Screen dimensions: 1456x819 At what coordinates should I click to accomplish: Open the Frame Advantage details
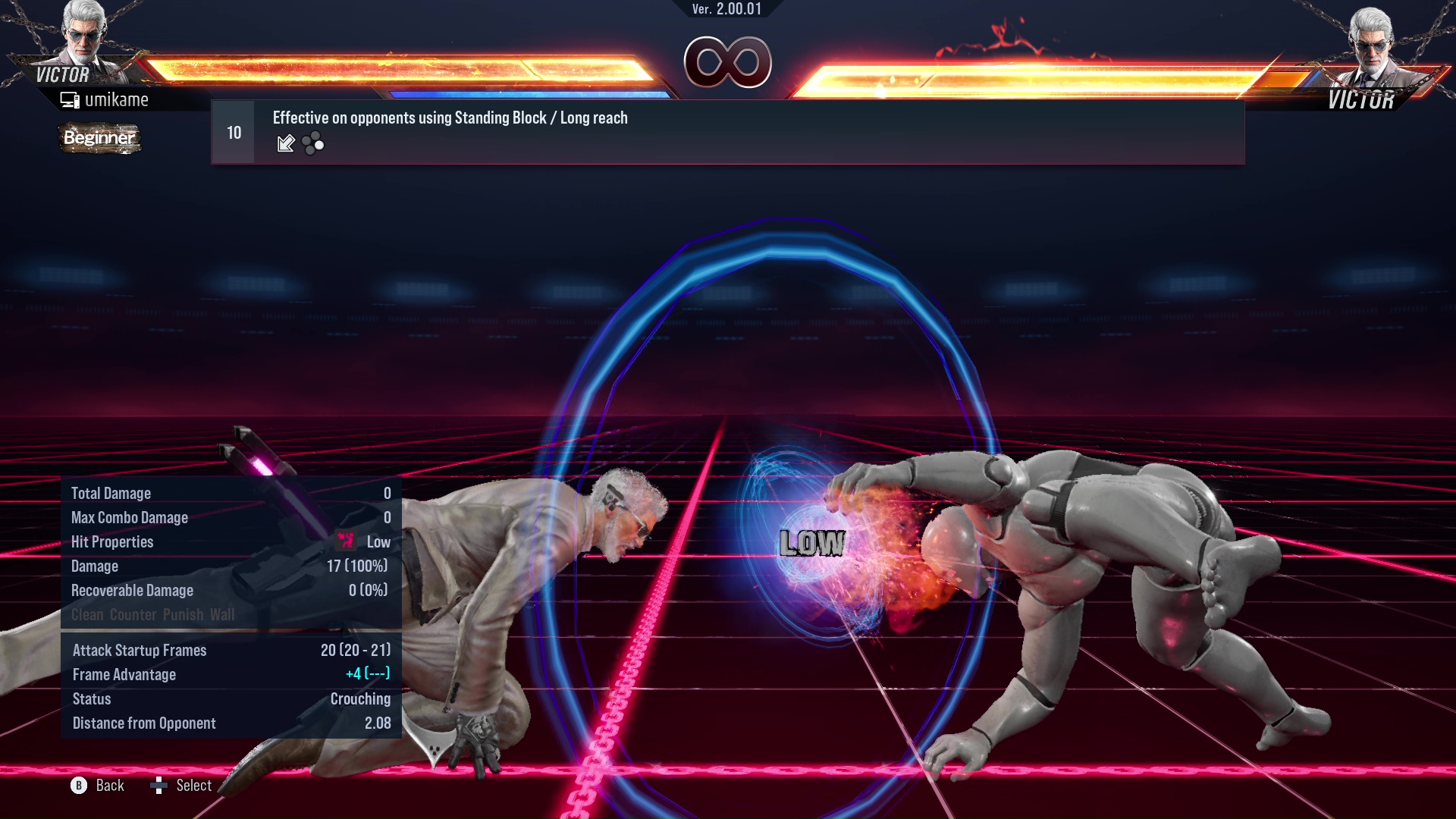[x=124, y=674]
